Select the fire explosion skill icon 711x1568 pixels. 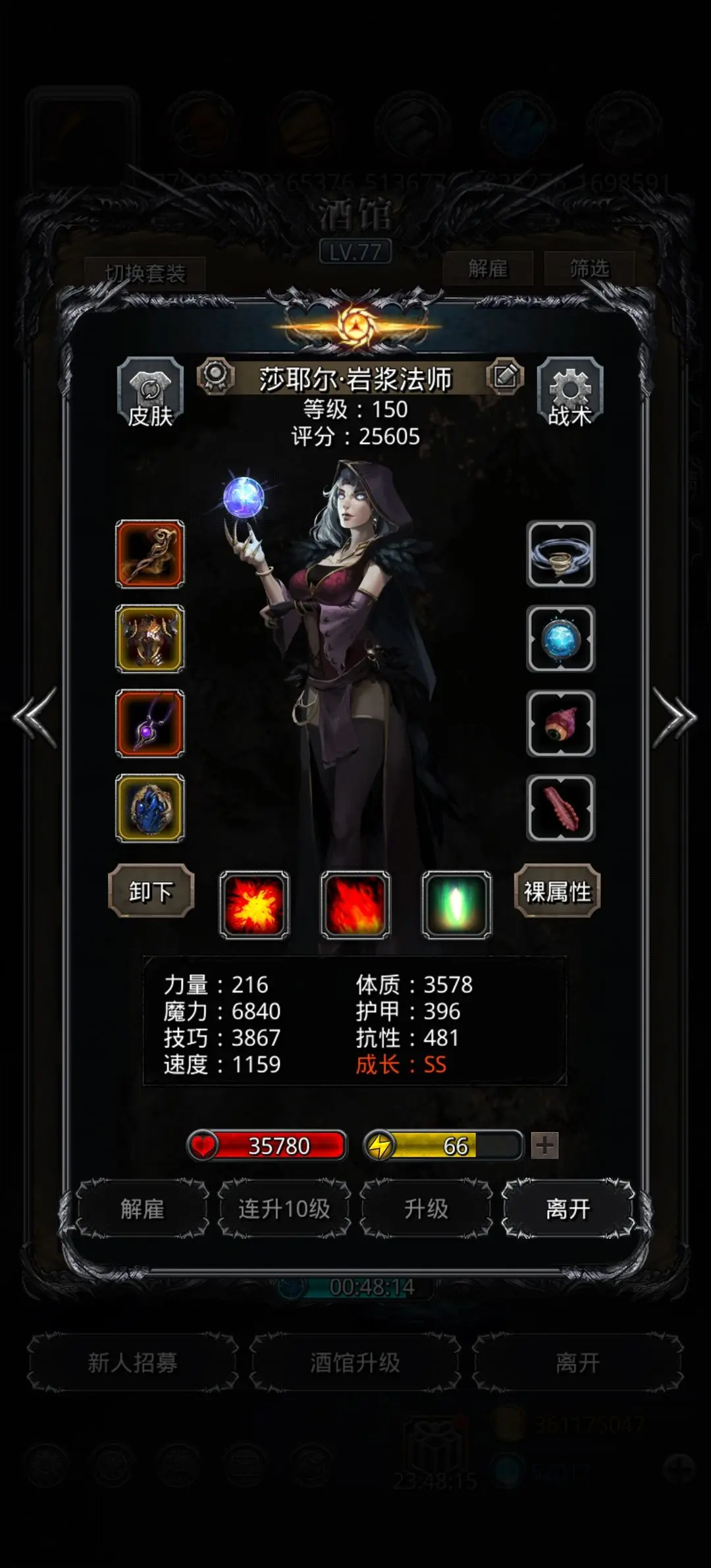254,904
